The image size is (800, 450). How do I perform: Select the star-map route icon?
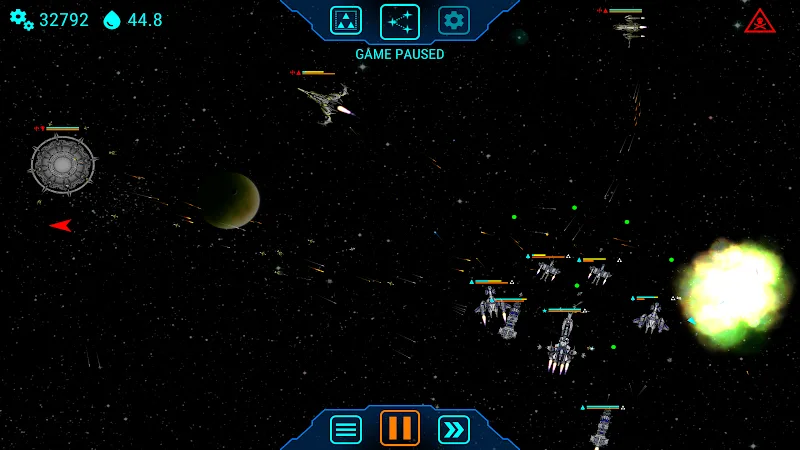coord(400,21)
